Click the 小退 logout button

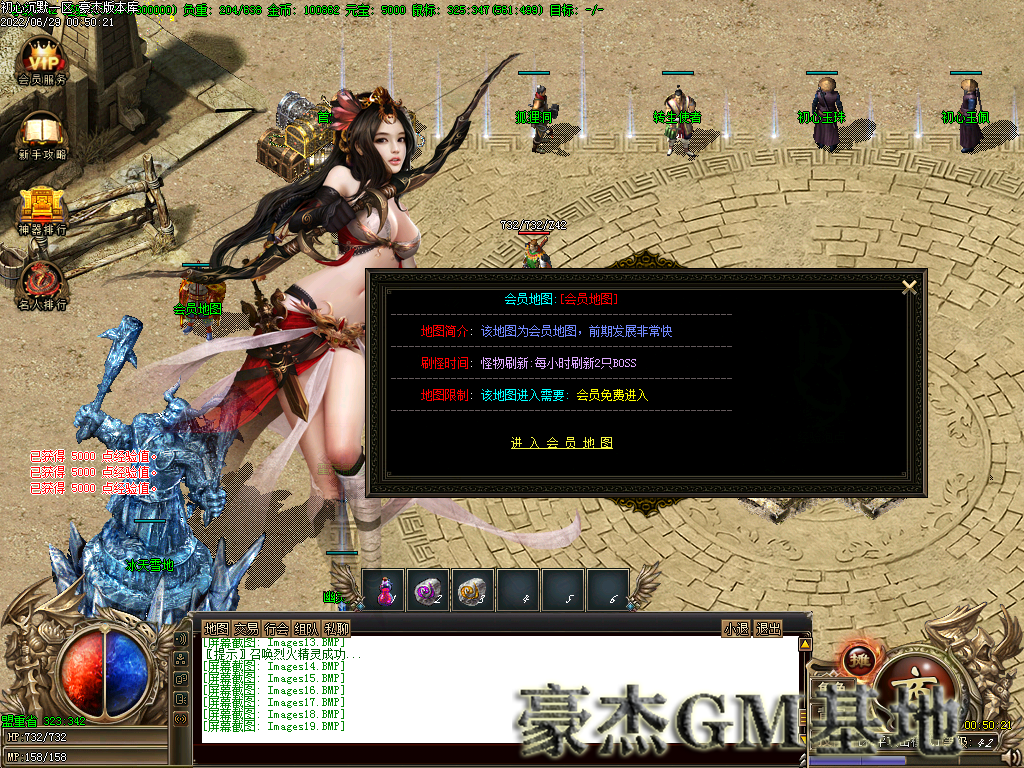tap(736, 628)
